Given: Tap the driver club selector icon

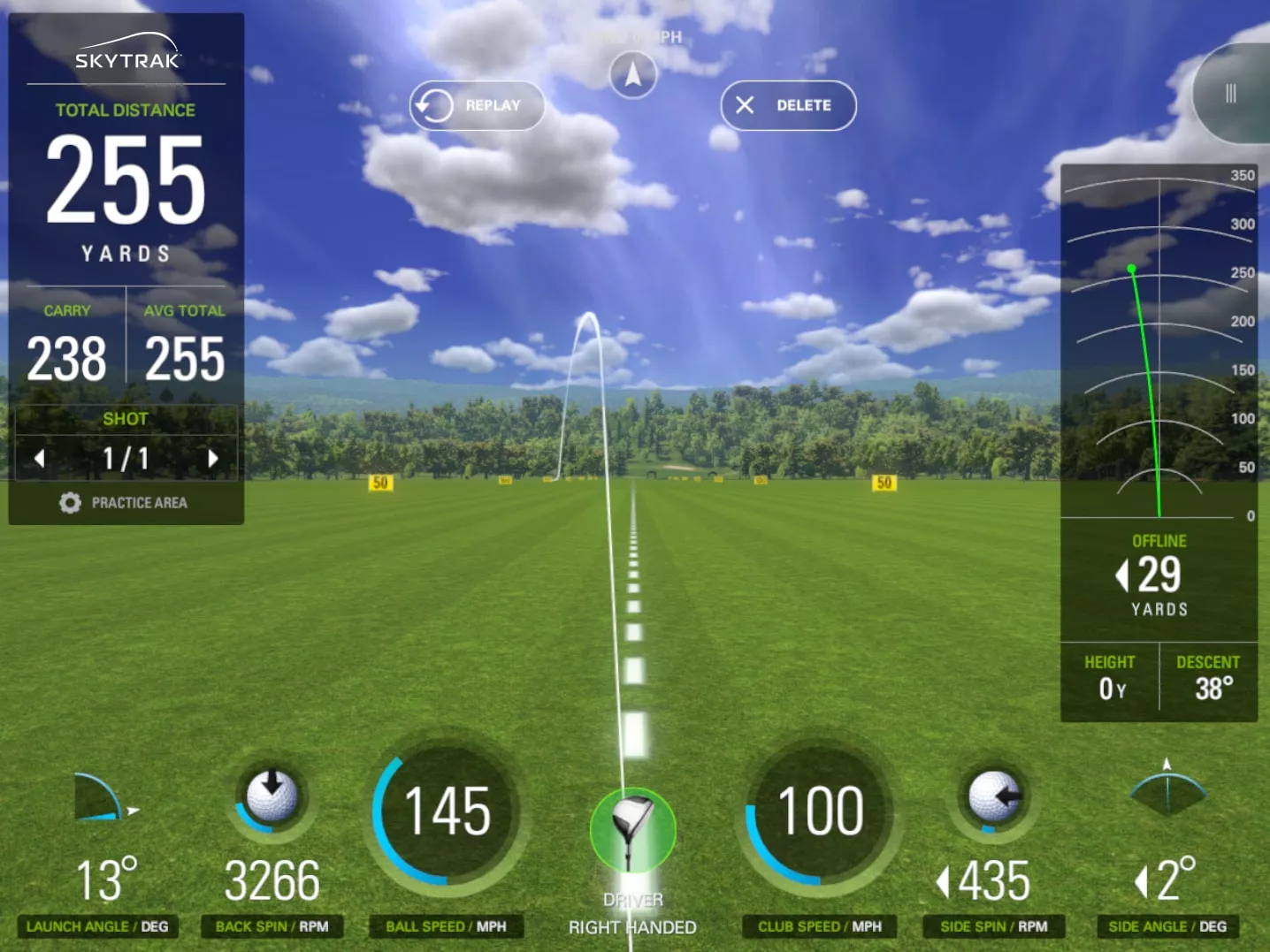Looking at the screenshot, I should click(632, 829).
